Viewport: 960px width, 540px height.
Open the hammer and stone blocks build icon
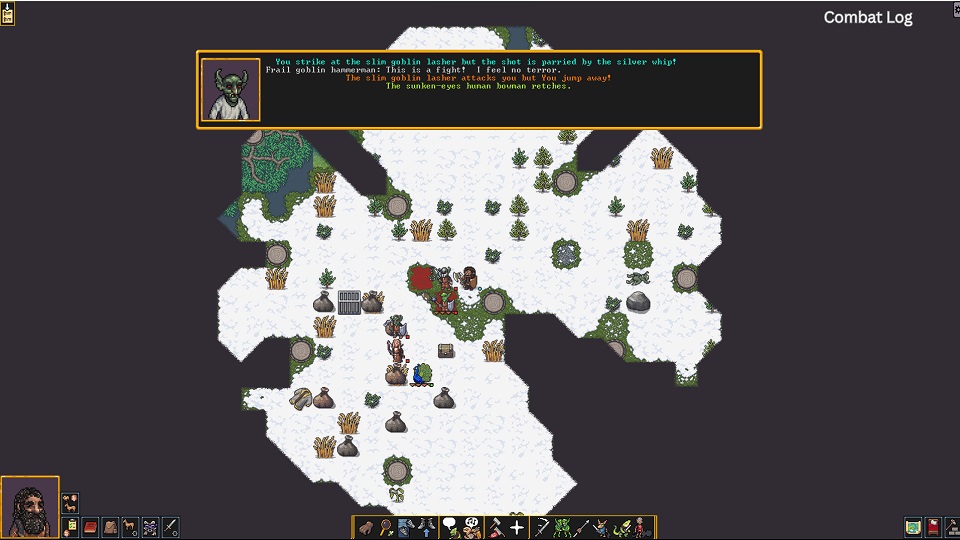coord(951,527)
